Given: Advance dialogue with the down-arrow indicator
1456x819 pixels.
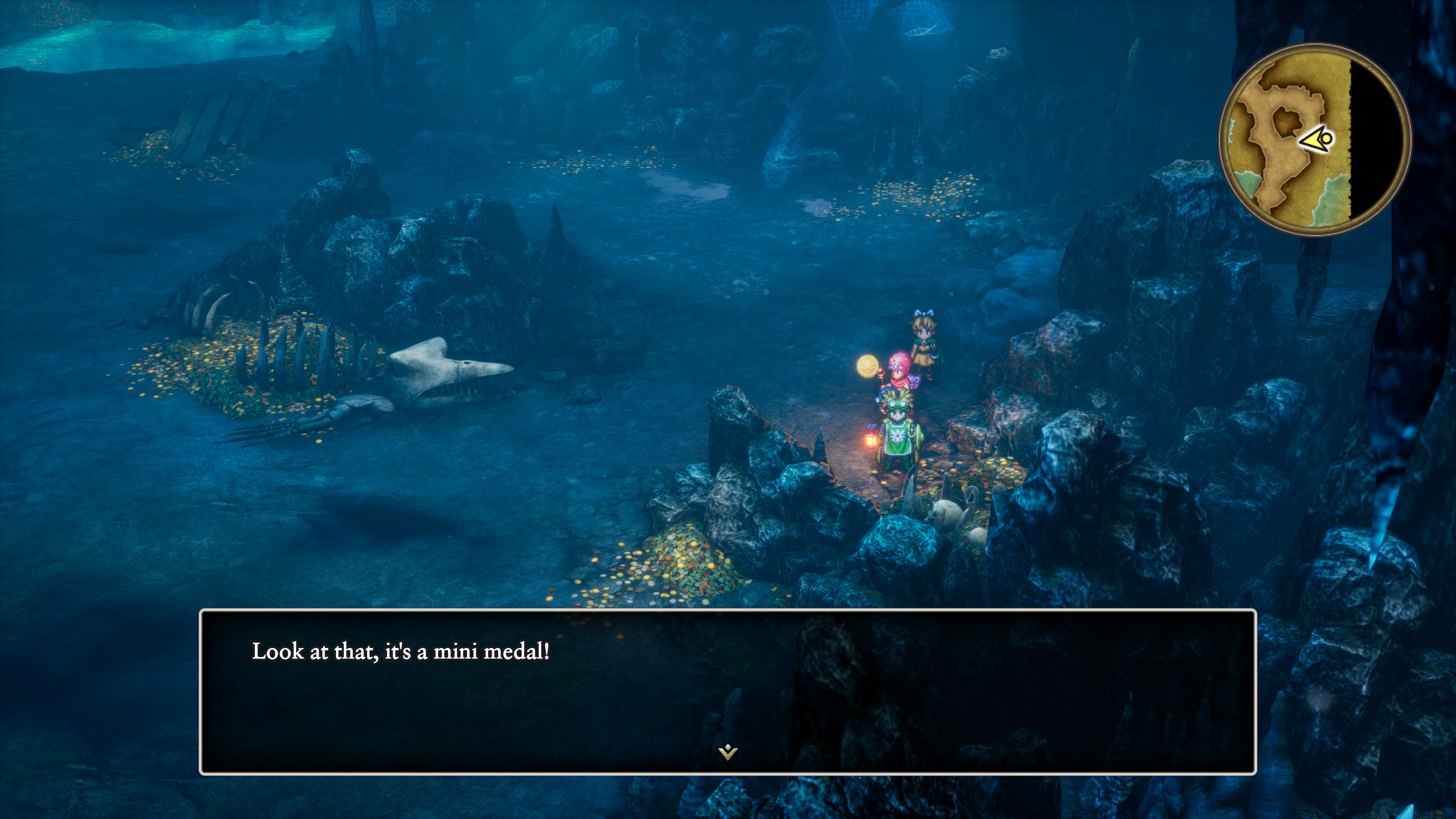Looking at the screenshot, I should (x=728, y=752).
